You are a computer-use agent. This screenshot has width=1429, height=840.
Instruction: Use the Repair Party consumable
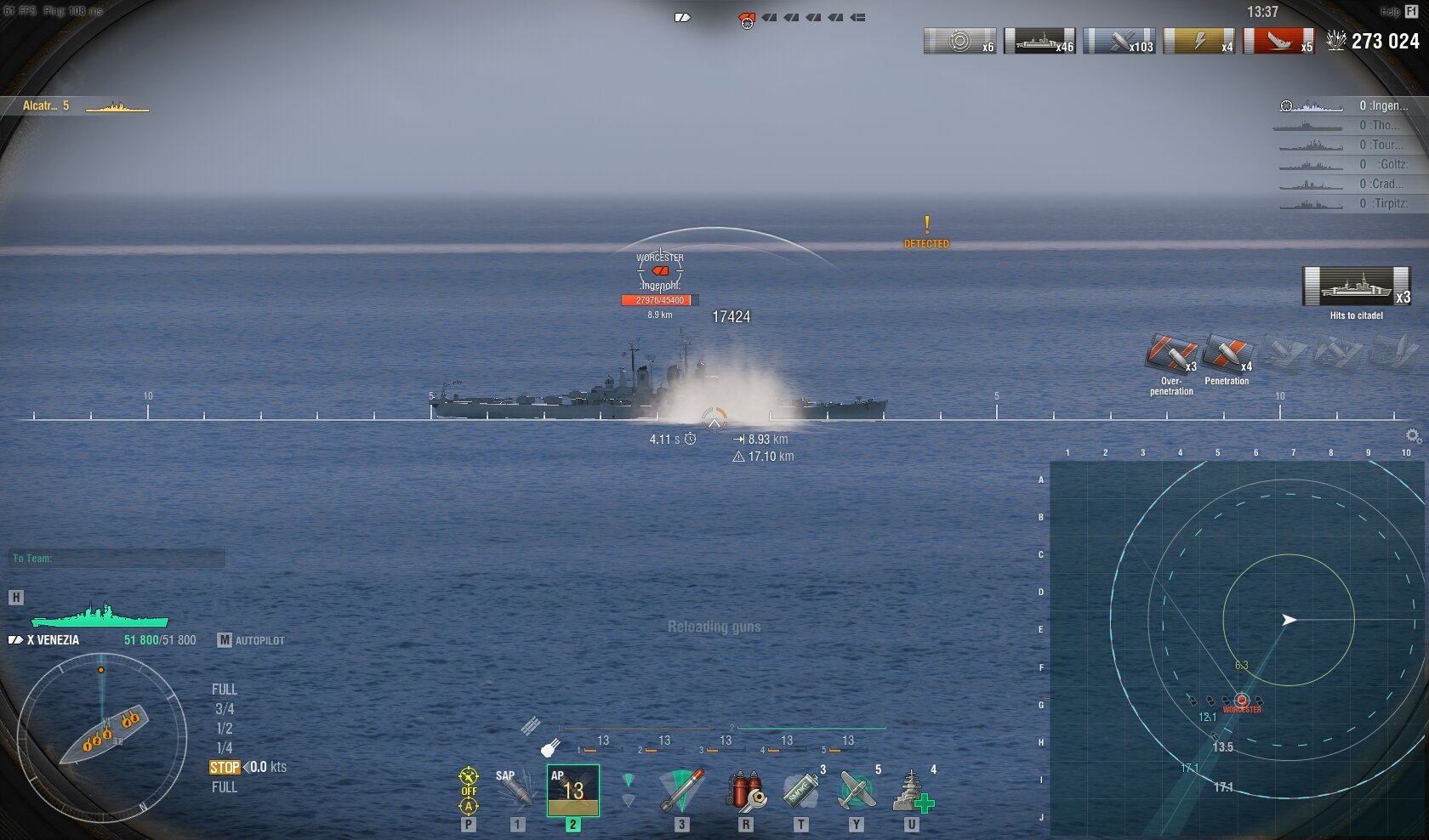[x=912, y=791]
